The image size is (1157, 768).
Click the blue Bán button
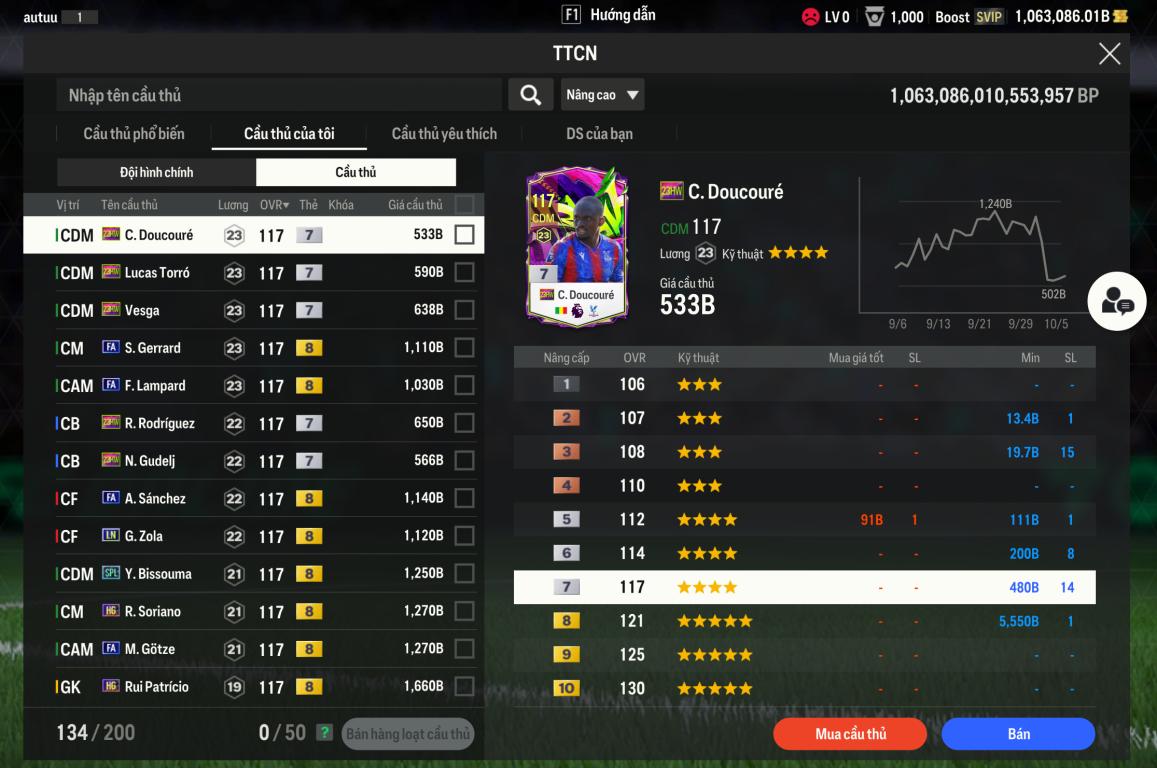[x=1018, y=734]
